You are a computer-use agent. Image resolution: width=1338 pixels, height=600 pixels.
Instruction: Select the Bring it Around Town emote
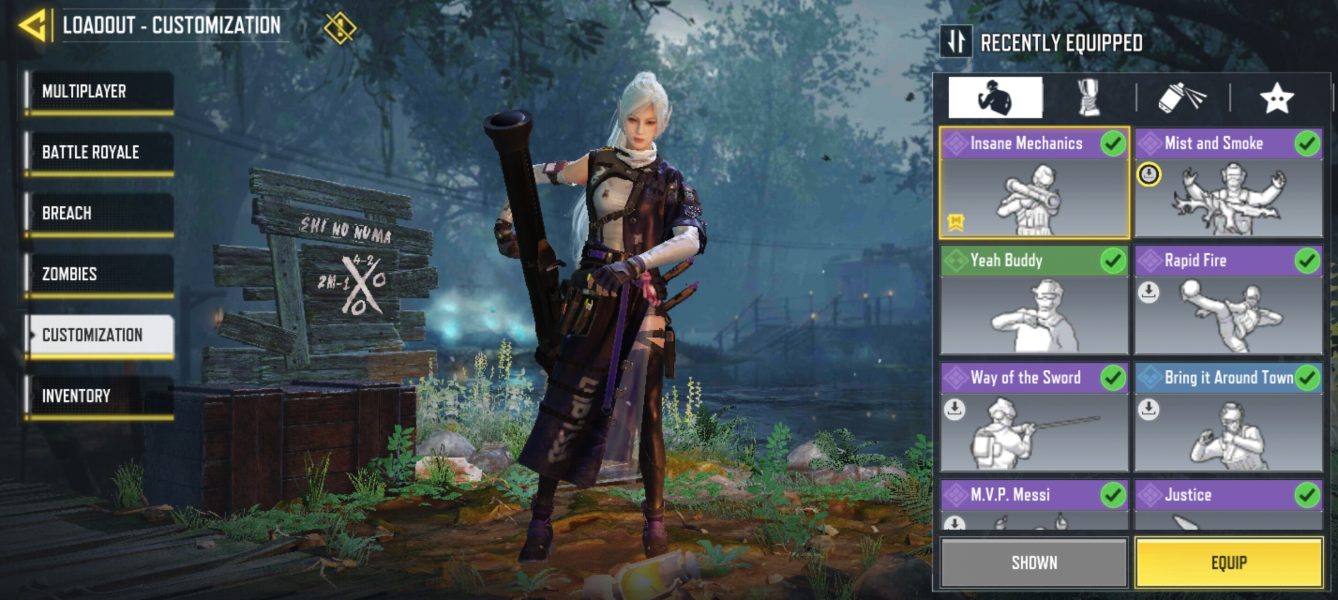point(1228,418)
